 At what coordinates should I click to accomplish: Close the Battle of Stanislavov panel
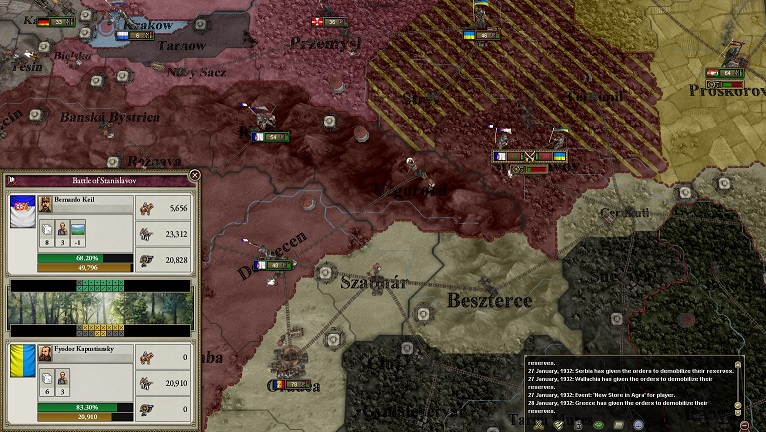194,176
